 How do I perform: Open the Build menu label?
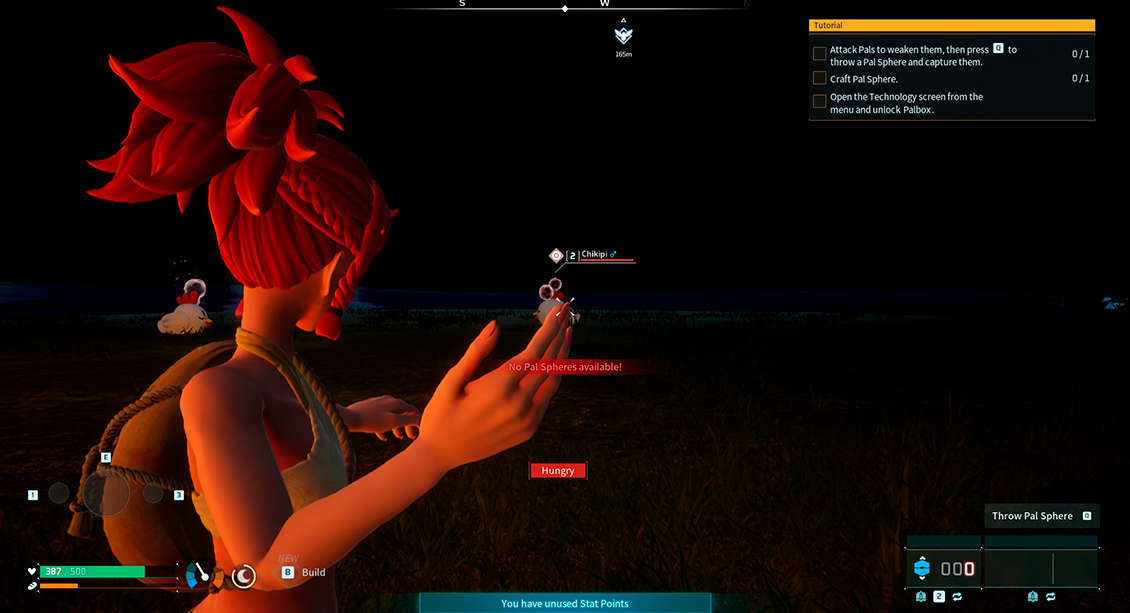313,572
